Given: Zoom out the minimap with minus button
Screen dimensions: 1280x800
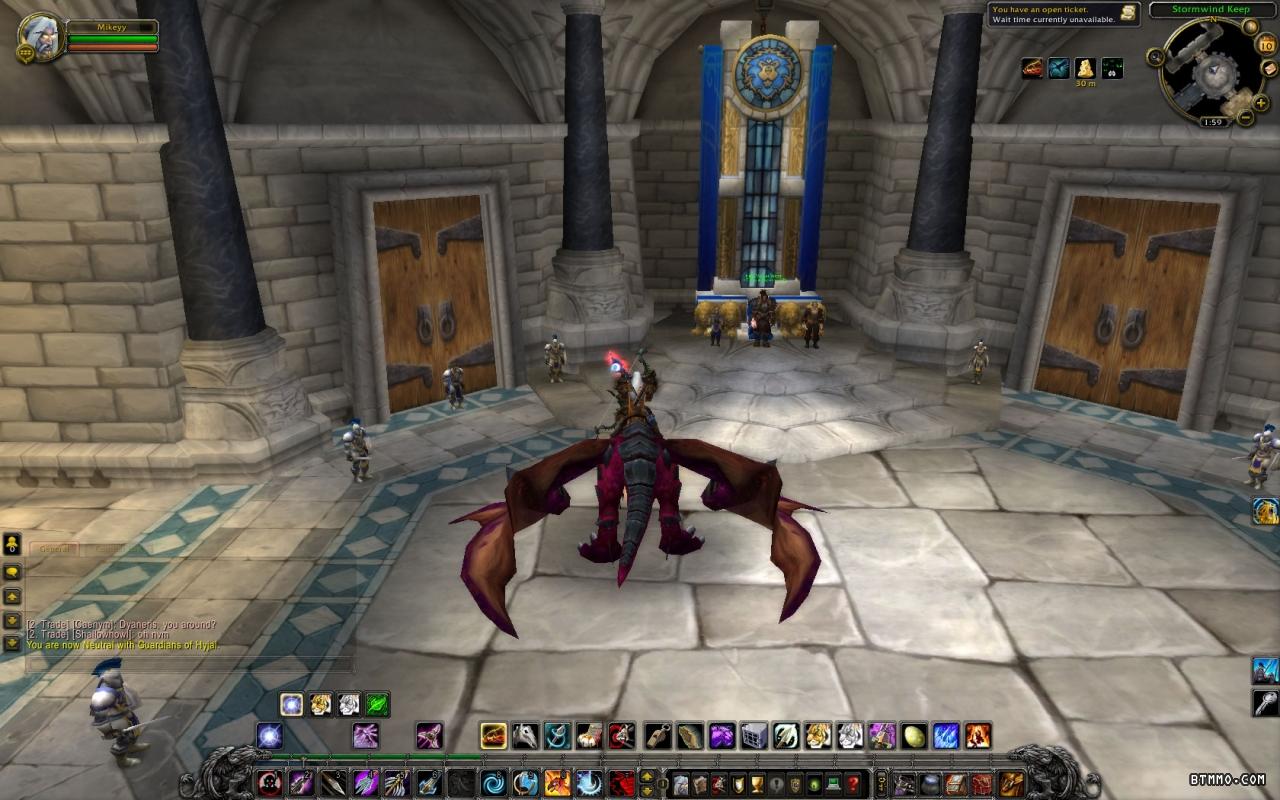Looking at the screenshot, I should click(x=1246, y=117).
